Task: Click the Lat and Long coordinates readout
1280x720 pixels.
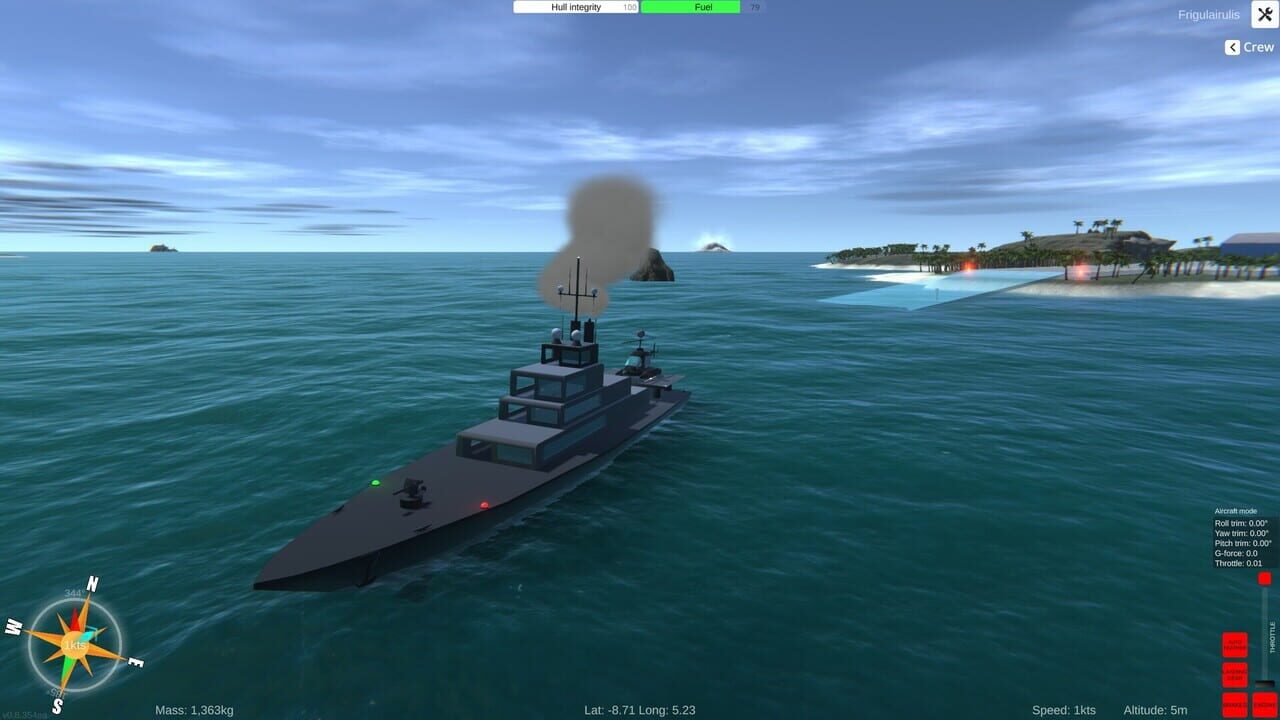Action: 640,709
